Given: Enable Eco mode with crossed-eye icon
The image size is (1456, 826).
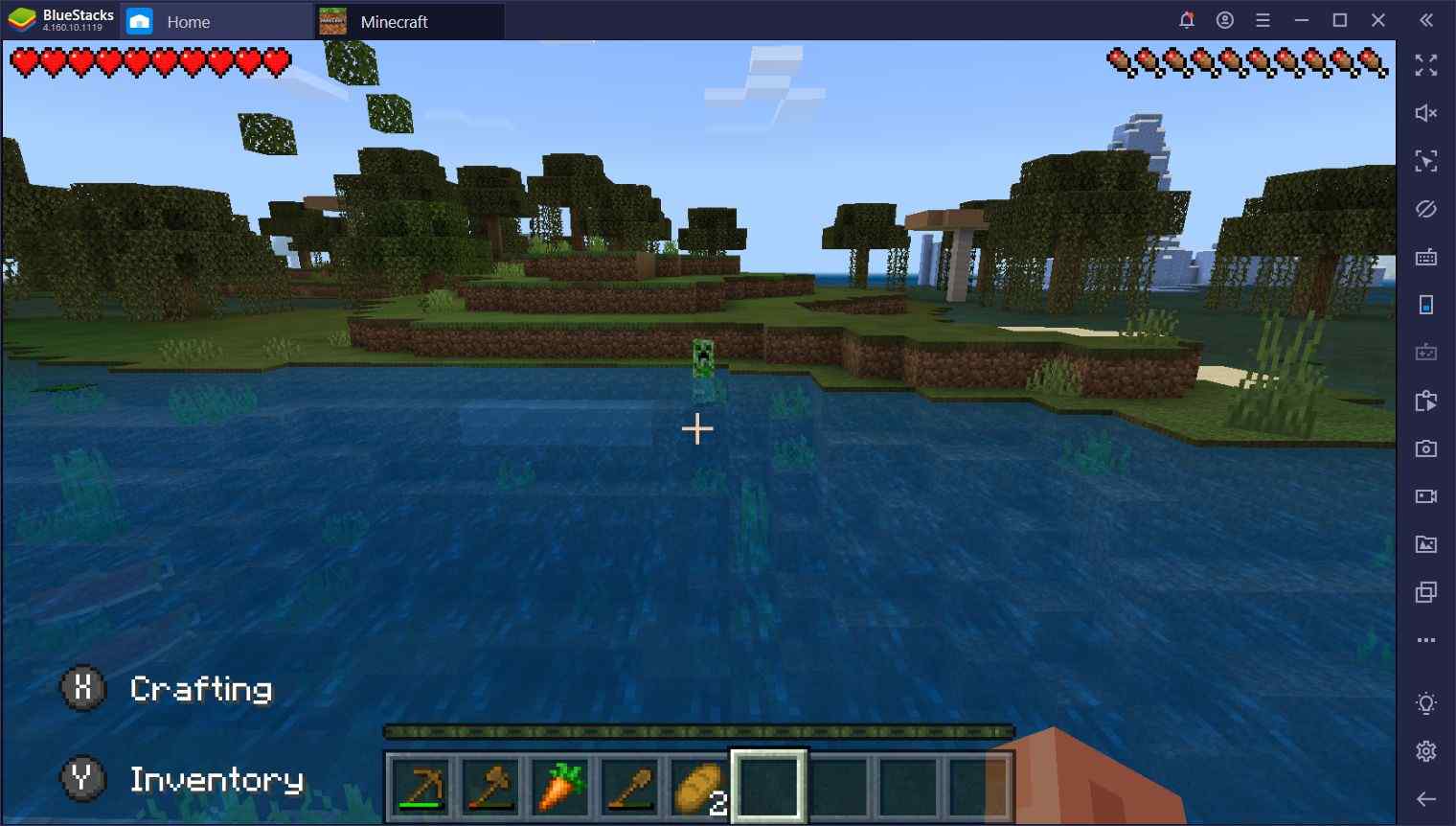Looking at the screenshot, I should click(1426, 209).
